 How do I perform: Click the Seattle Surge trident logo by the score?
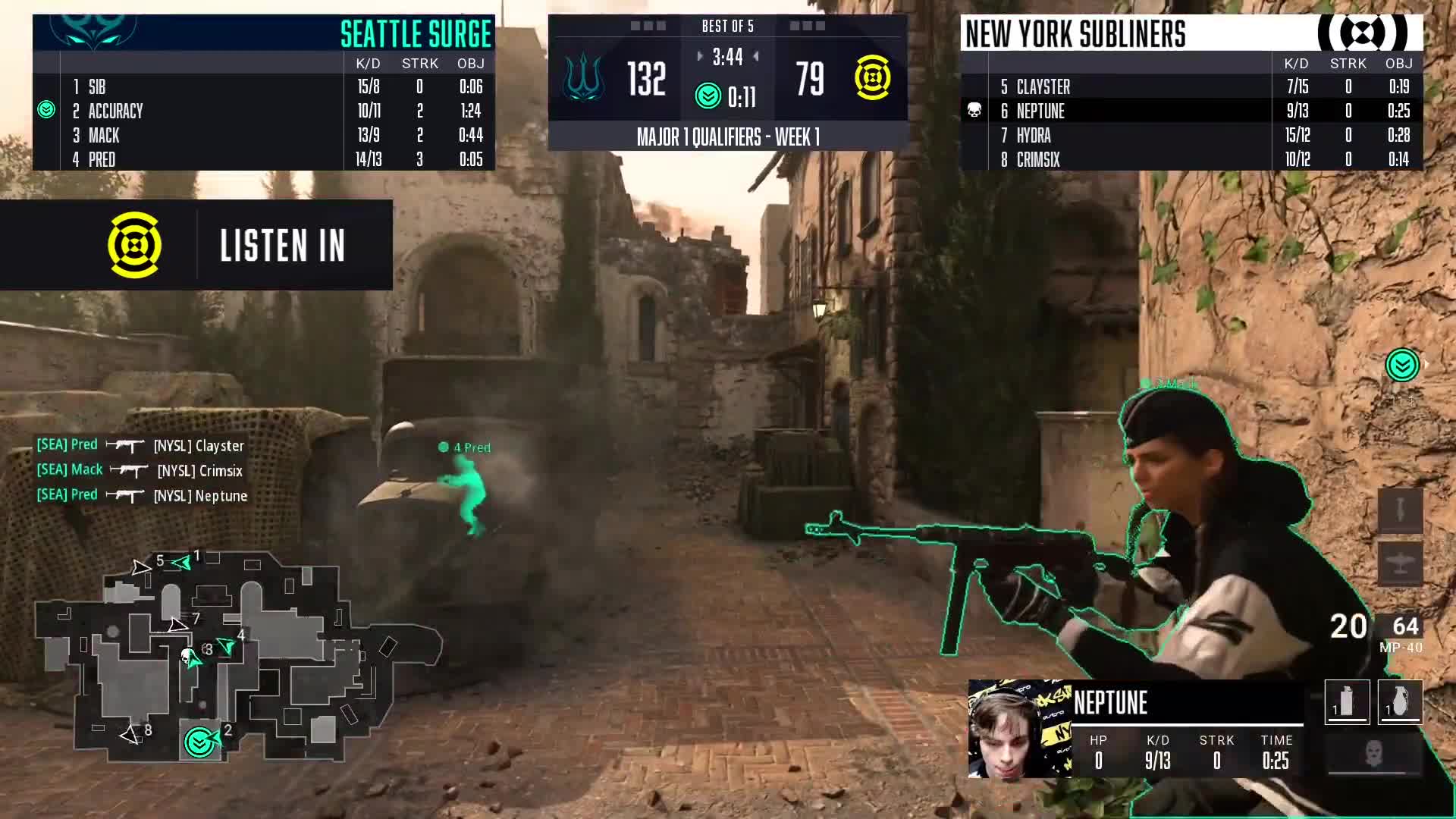[x=584, y=79]
